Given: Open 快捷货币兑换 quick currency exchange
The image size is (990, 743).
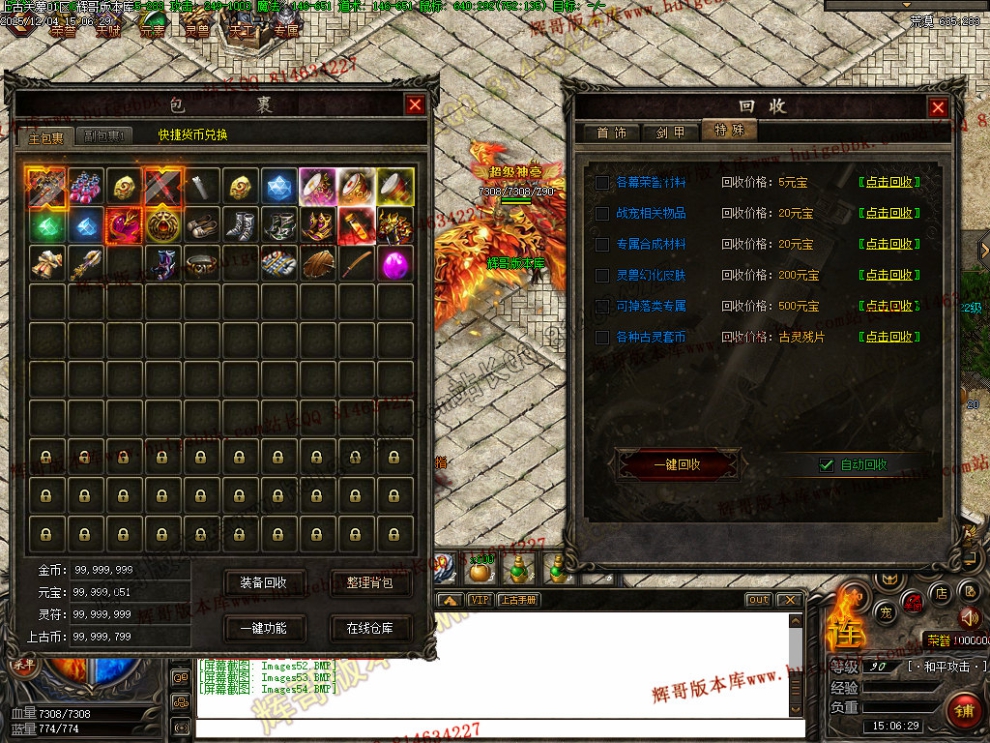Looking at the screenshot, I should (x=193, y=135).
